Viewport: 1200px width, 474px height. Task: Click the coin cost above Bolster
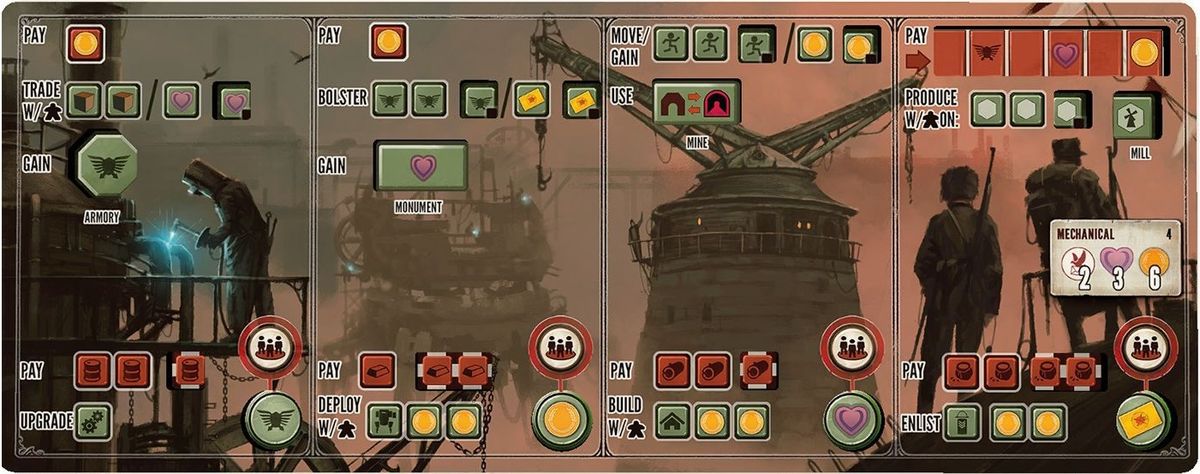[386, 43]
